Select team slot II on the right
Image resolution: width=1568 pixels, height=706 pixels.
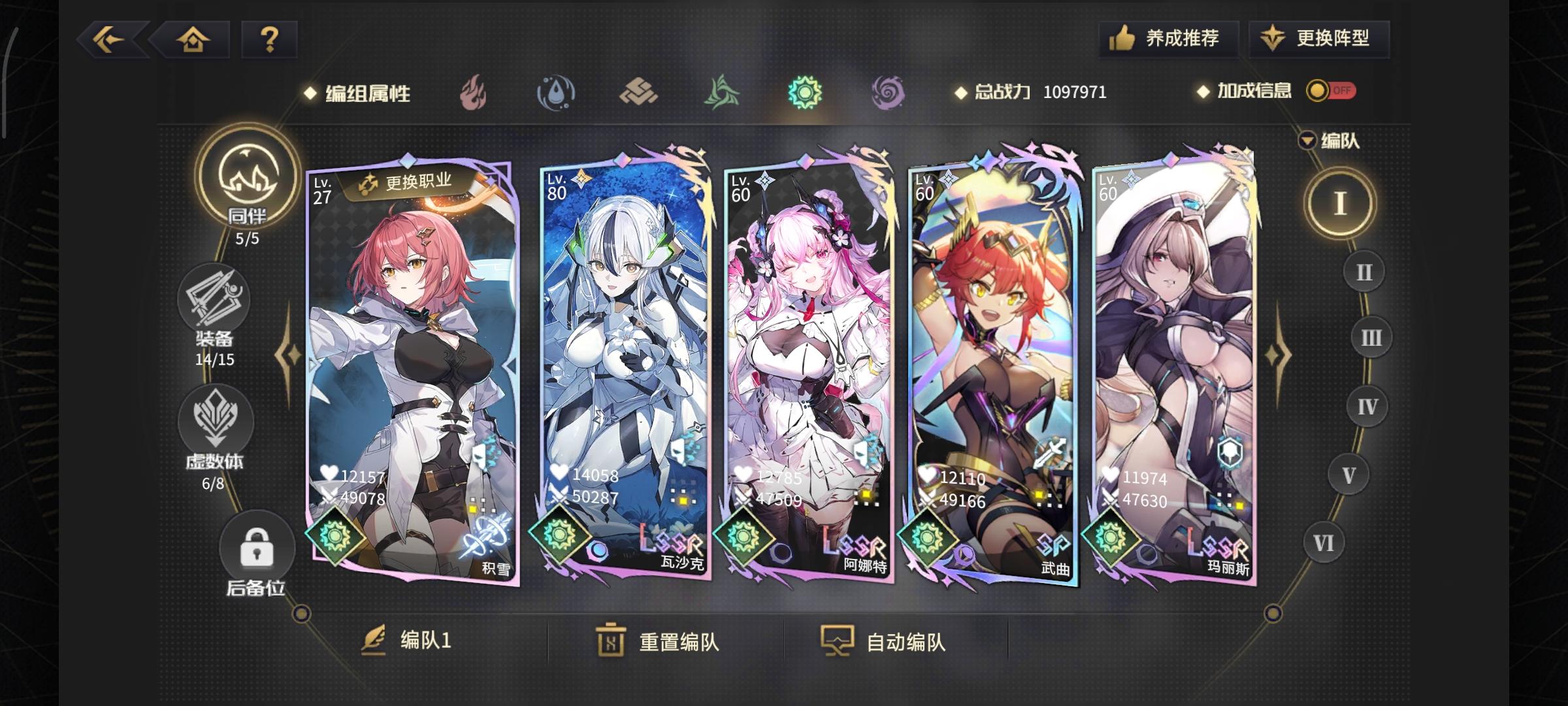pos(1364,272)
